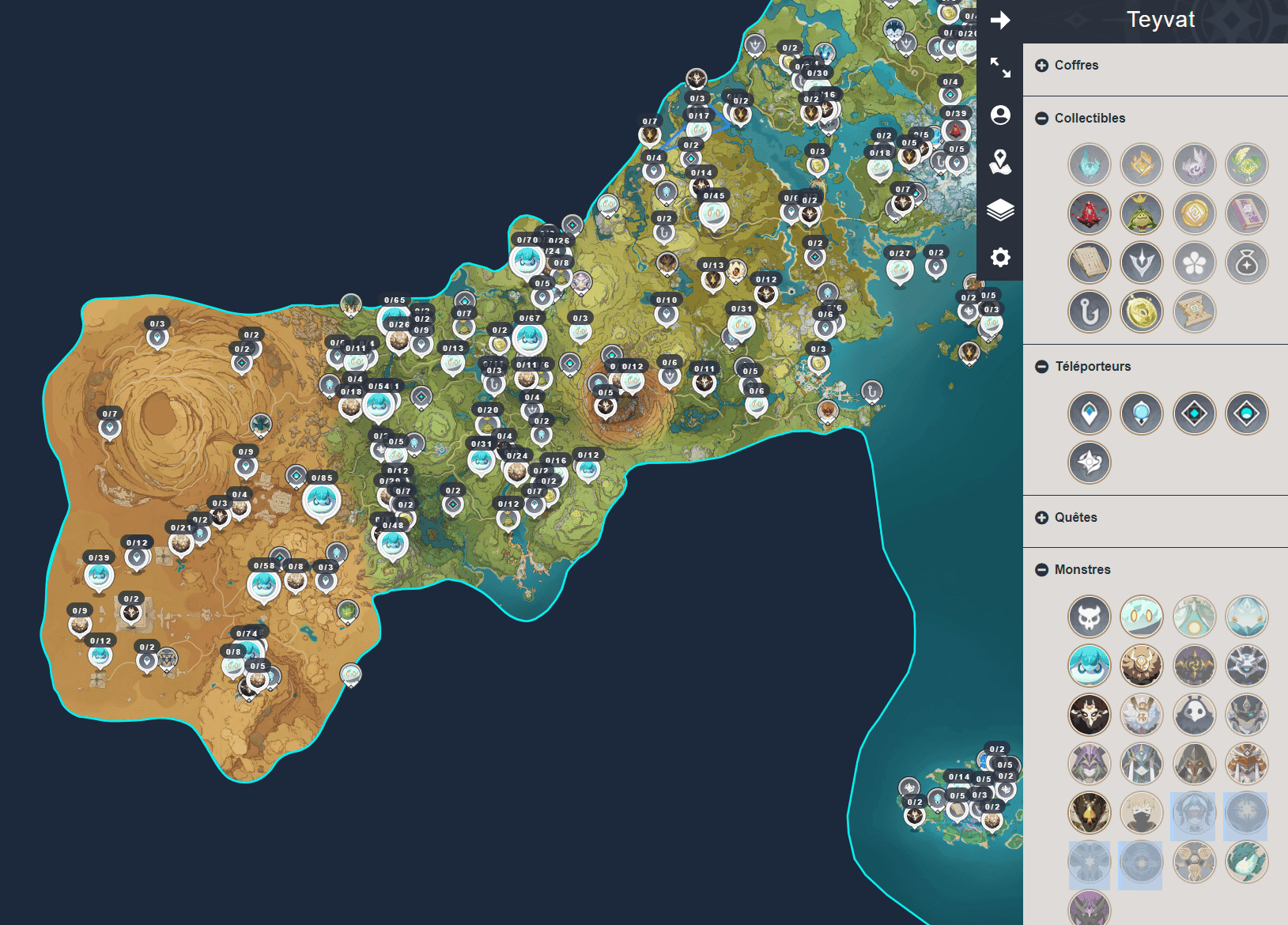Toggle the Anemoculus collectible filter
This screenshot has width=1288, height=925.
click(x=1089, y=164)
